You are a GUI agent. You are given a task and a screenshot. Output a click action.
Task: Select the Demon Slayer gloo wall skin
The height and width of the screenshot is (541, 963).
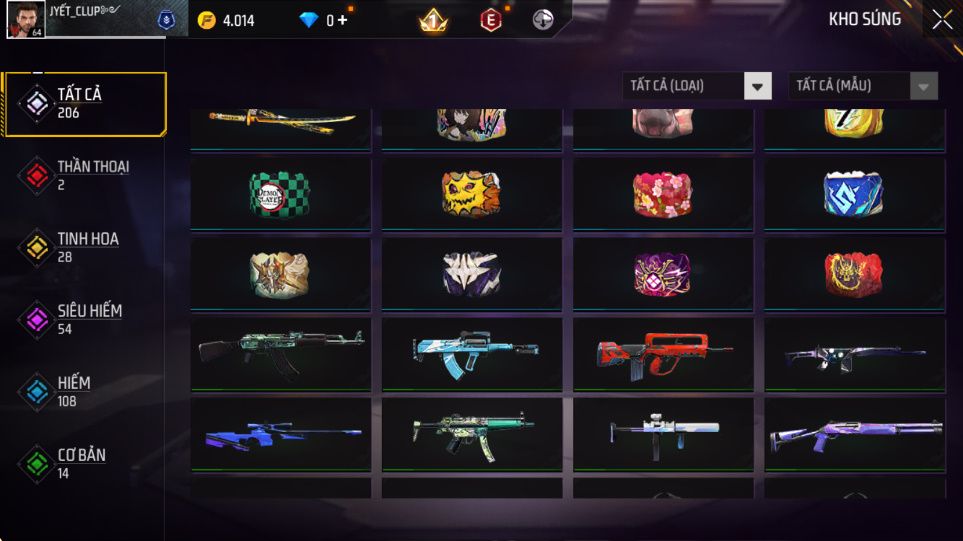point(279,194)
